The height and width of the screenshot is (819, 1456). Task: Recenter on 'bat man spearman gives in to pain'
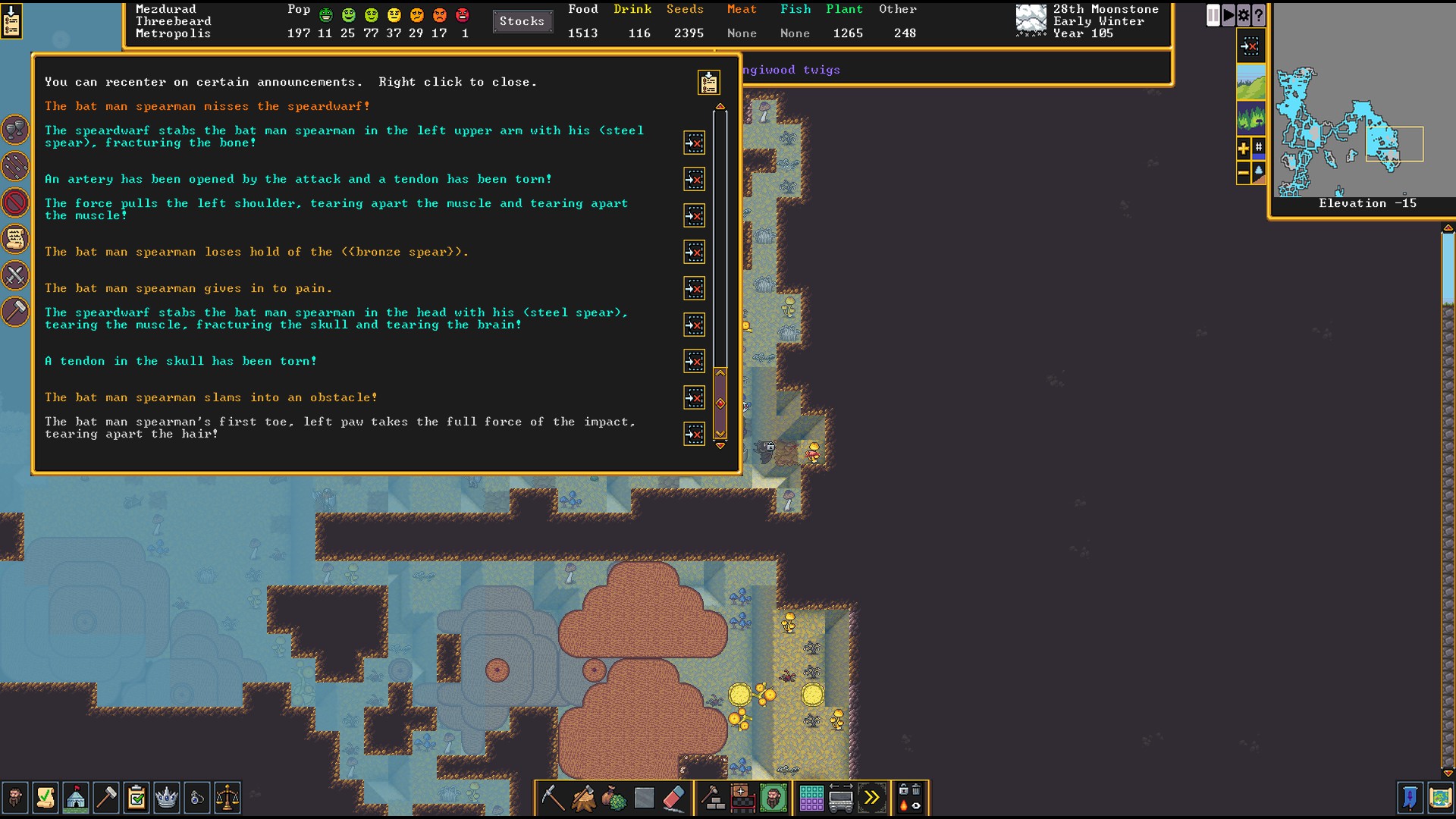coord(694,289)
